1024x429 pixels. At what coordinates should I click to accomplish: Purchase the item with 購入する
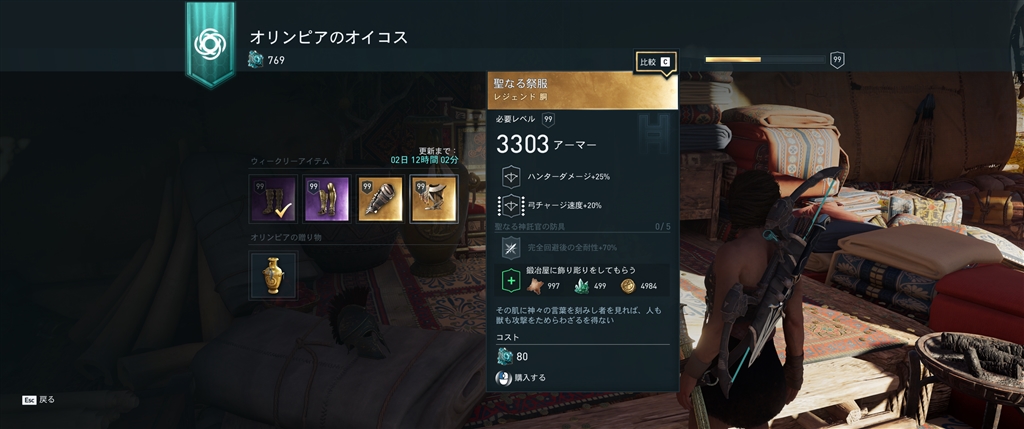(x=522, y=378)
